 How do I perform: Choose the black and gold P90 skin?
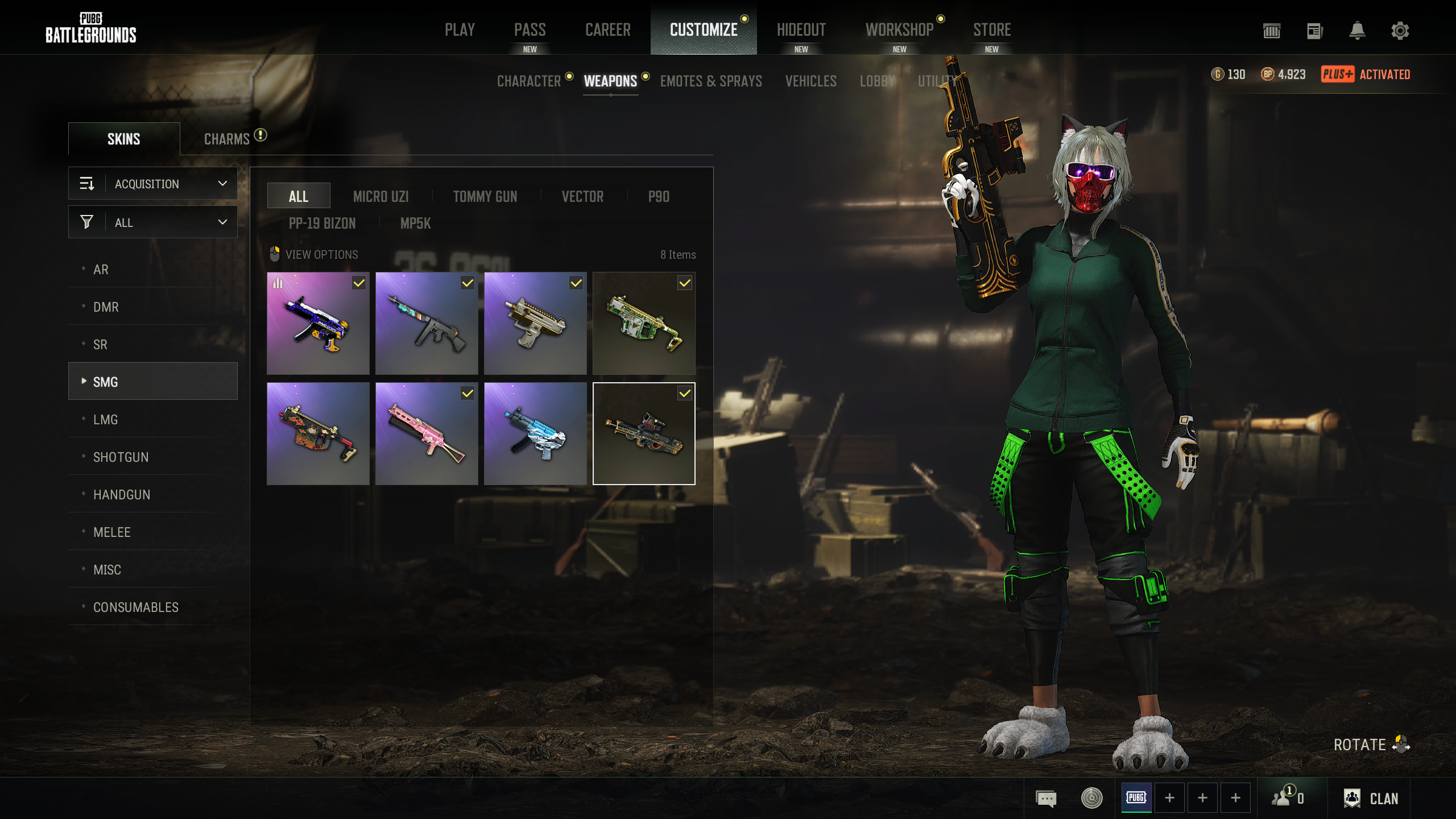click(x=644, y=434)
